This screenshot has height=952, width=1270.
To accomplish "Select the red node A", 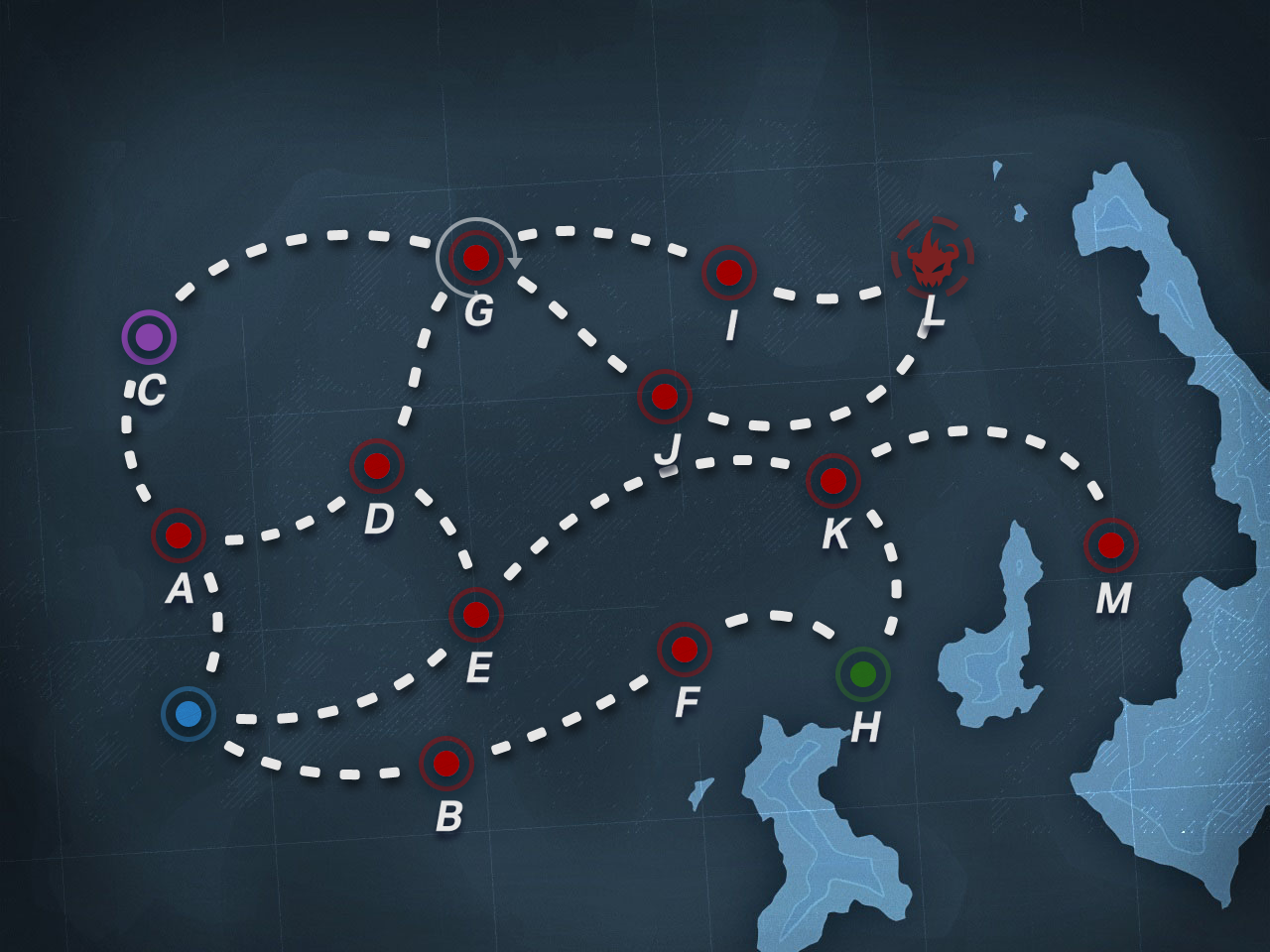I will tap(179, 535).
